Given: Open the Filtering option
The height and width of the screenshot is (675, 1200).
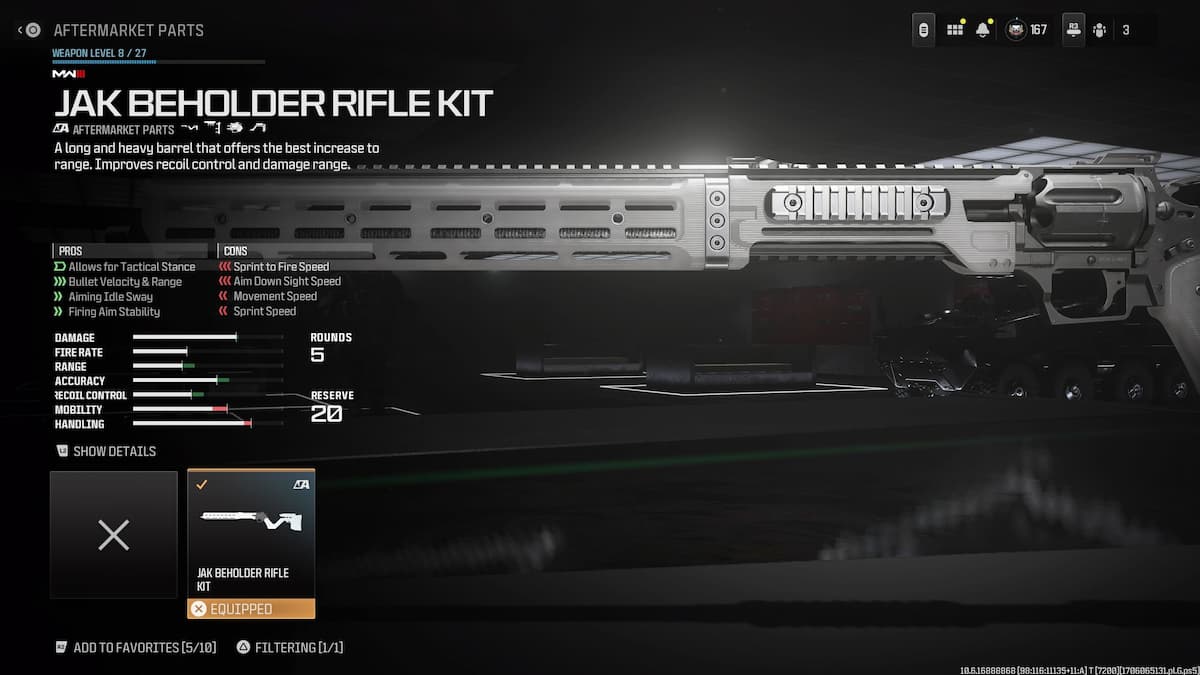Looking at the screenshot, I should pos(290,647).
